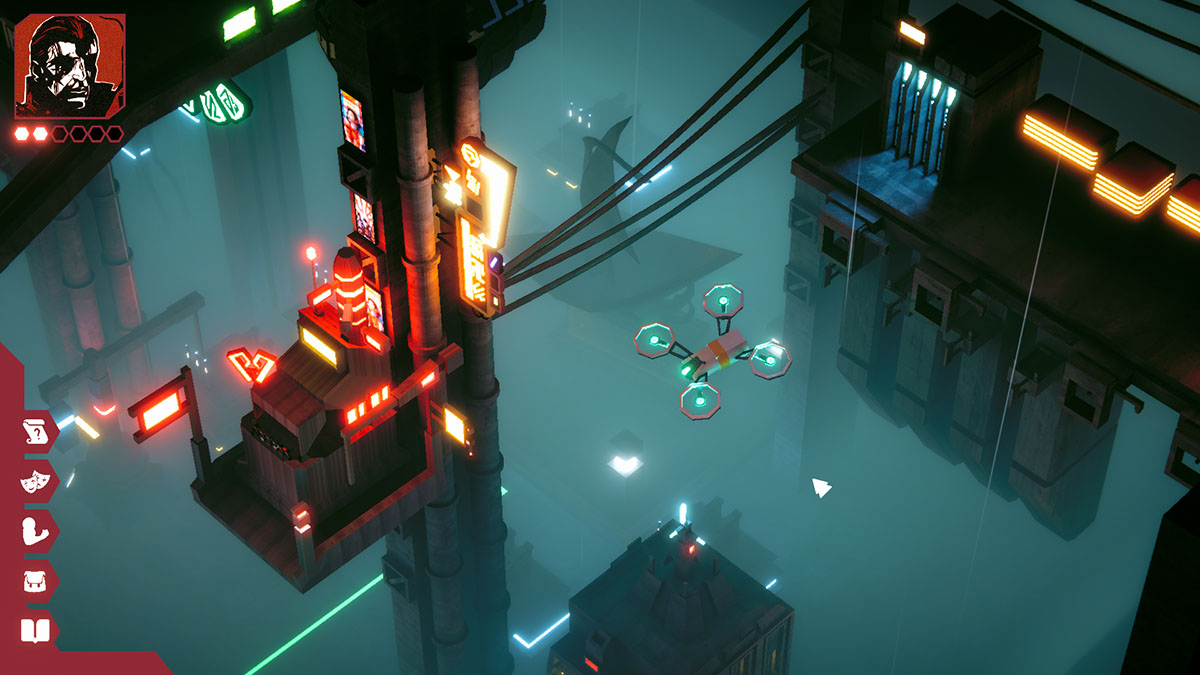
Task: Open the open-book journal
Action: pyautogui.click(x=35, y=630)
